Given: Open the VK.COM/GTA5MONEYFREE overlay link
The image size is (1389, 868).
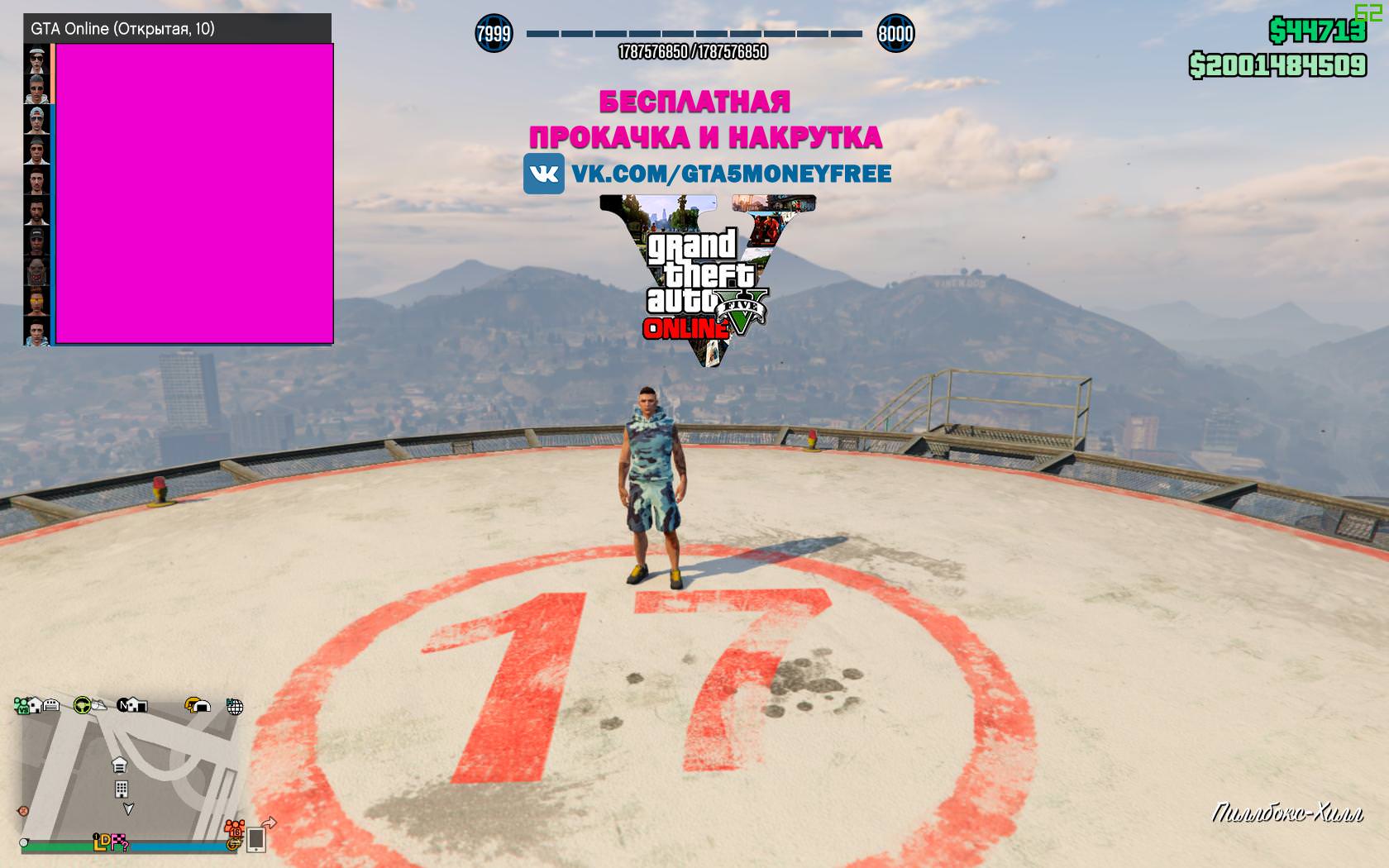Looking at the screenshot, I should tap(731, 174).
